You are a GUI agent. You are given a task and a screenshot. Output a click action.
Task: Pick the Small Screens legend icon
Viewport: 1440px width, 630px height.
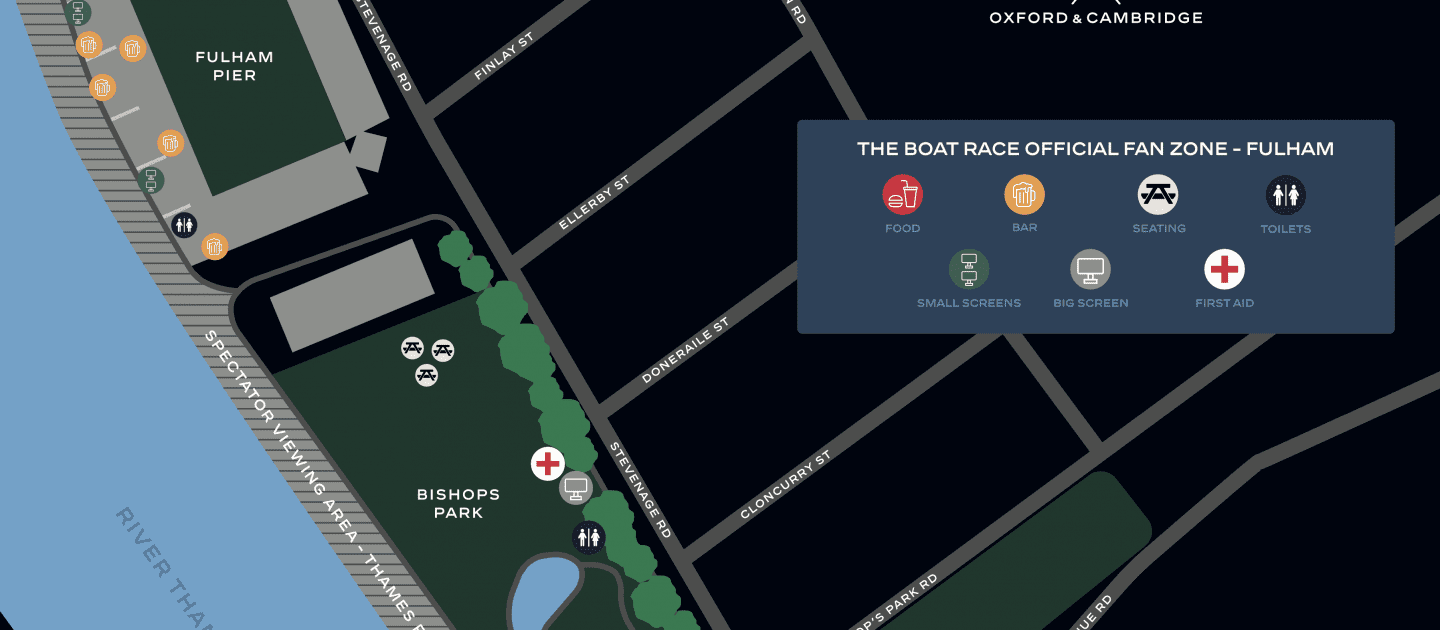click(x=968, y=269)
